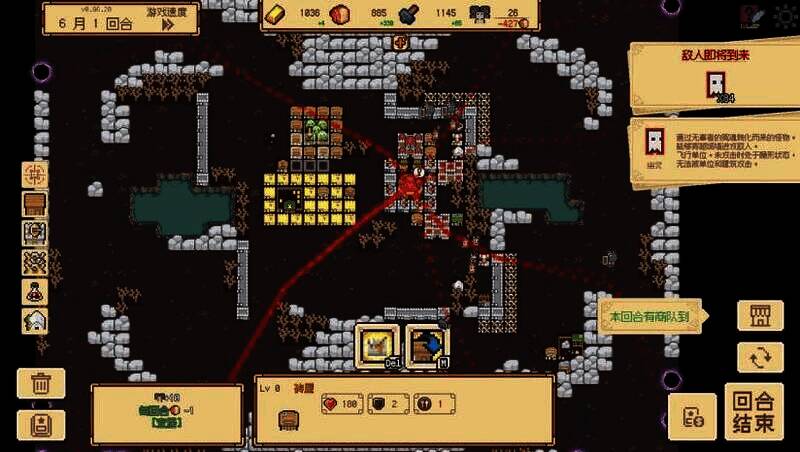The height and width of the screenshot is (452, 800).
Task: Open the incoming enemy panel 敌人即将到来
Action: point(716,77)
